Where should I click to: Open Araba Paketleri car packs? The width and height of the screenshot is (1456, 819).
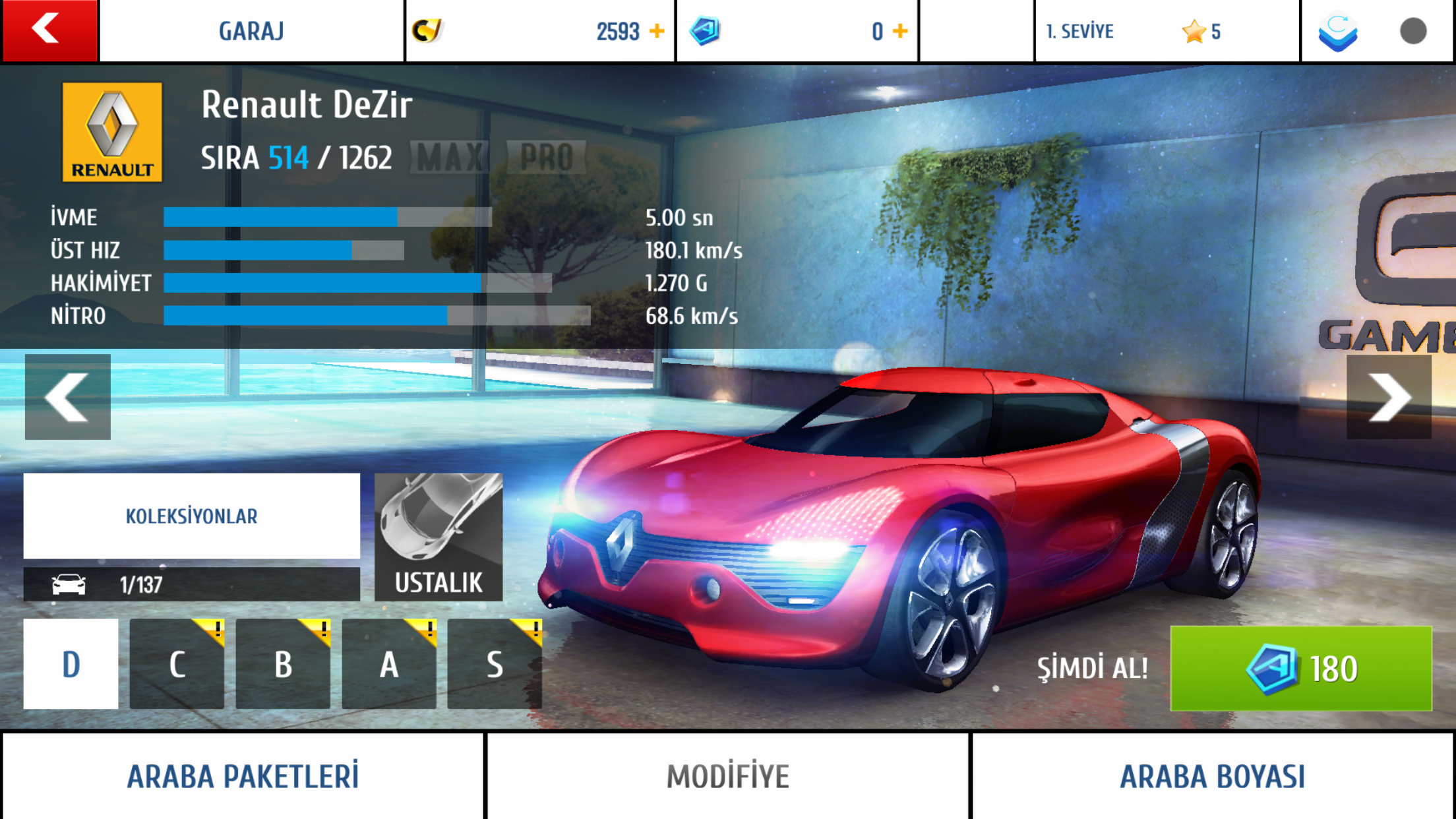click(243, 776)
